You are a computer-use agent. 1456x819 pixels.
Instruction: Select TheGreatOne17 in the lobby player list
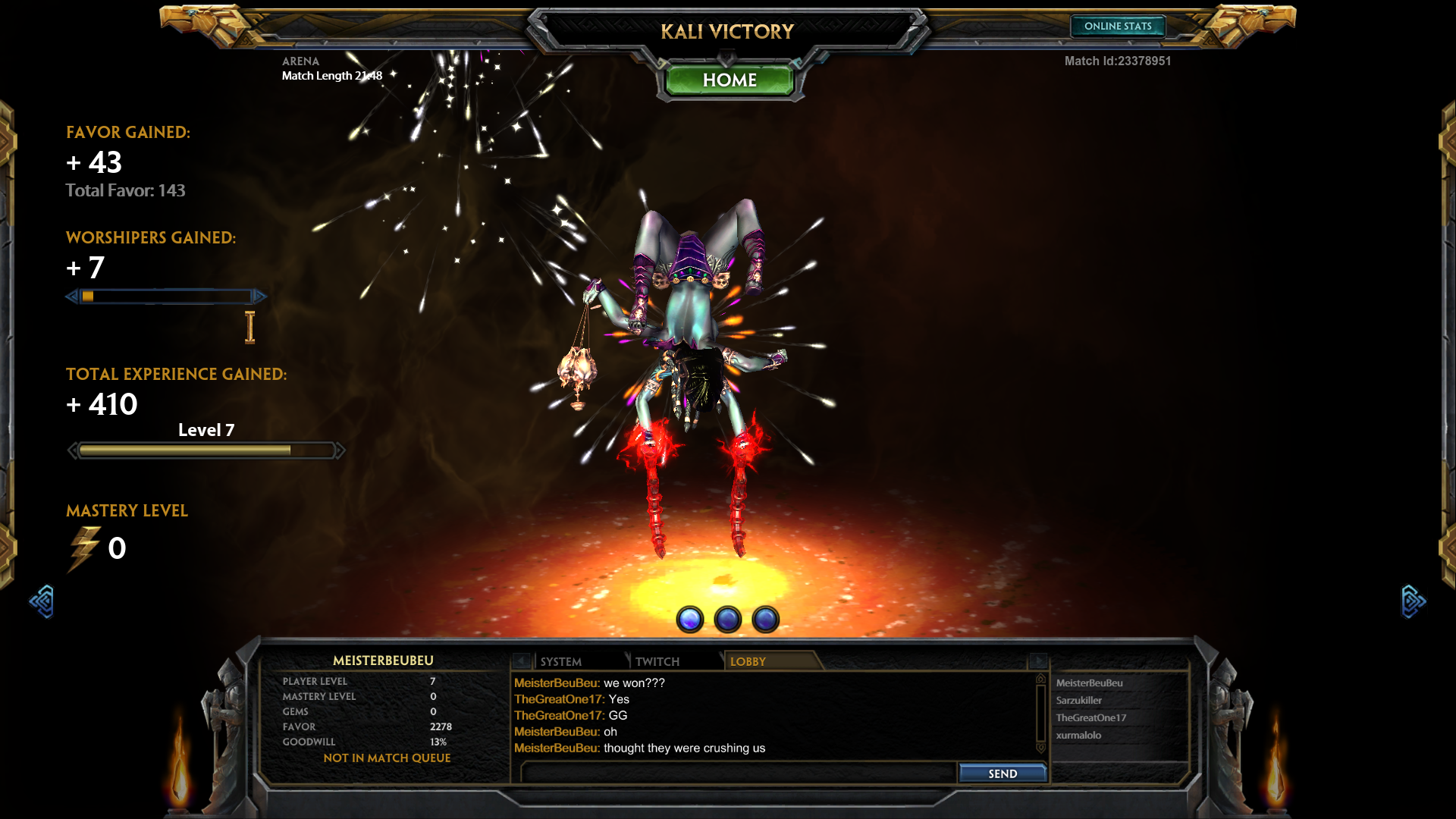pyautogui.click(x=1090, y=718)
